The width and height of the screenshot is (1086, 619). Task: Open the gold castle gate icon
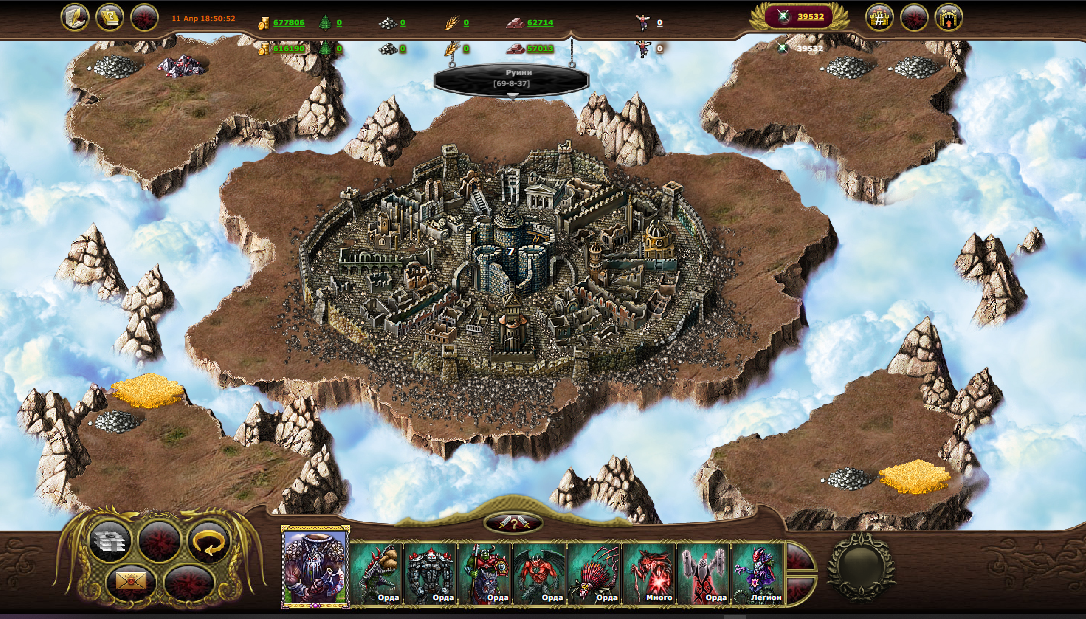point(948,17)
